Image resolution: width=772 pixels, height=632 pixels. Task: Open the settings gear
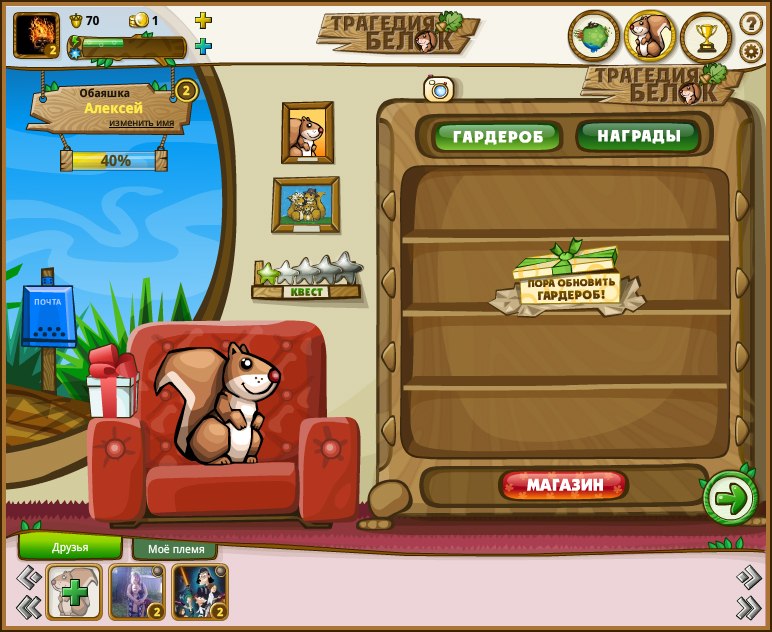pyautogui.click(x=750, y=51)
